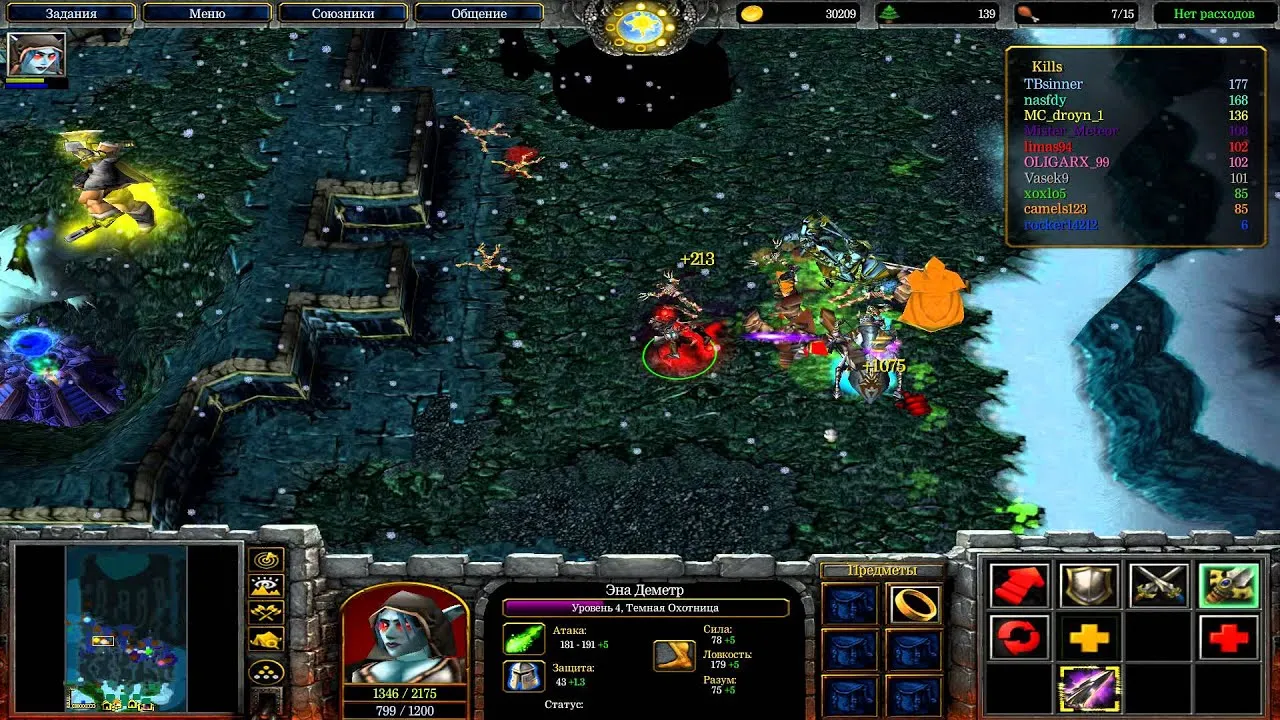Activate the green-highlighted claws item icon
Viewport: 1280px width, 720px height.
[1230, 584]
